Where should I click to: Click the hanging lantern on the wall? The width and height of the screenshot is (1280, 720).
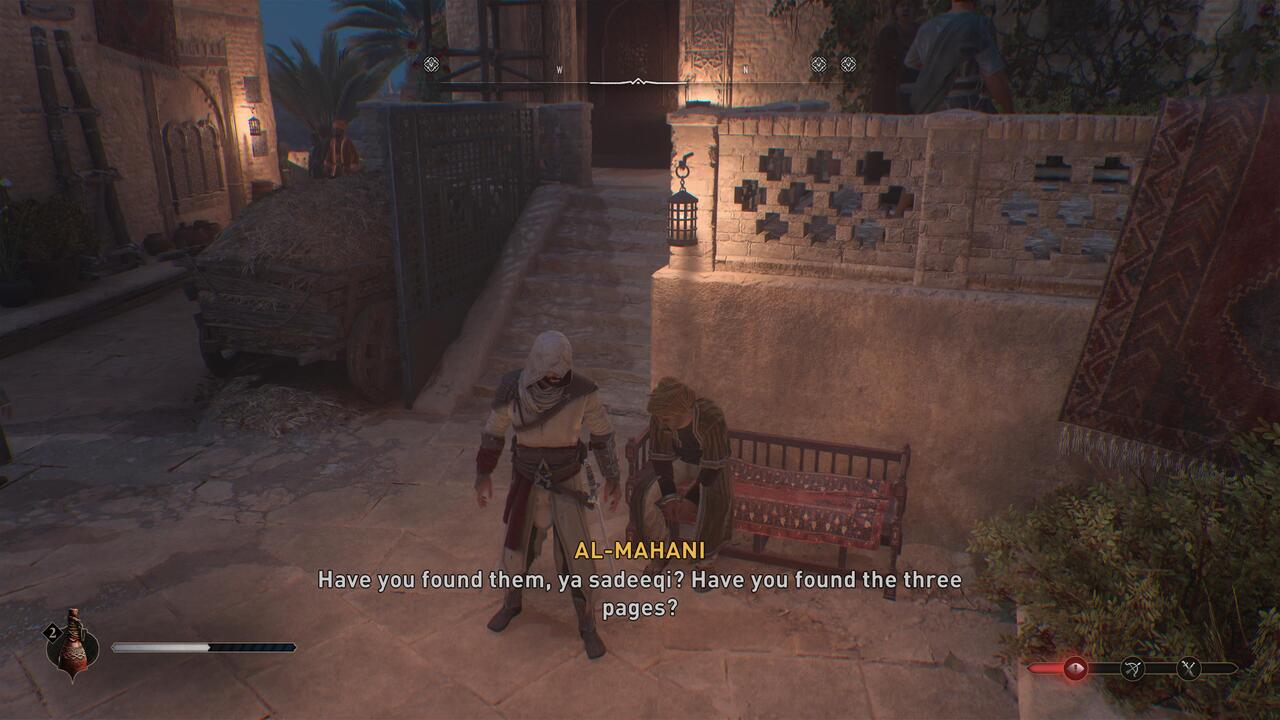pyautogui.click(x=685, y=218)
